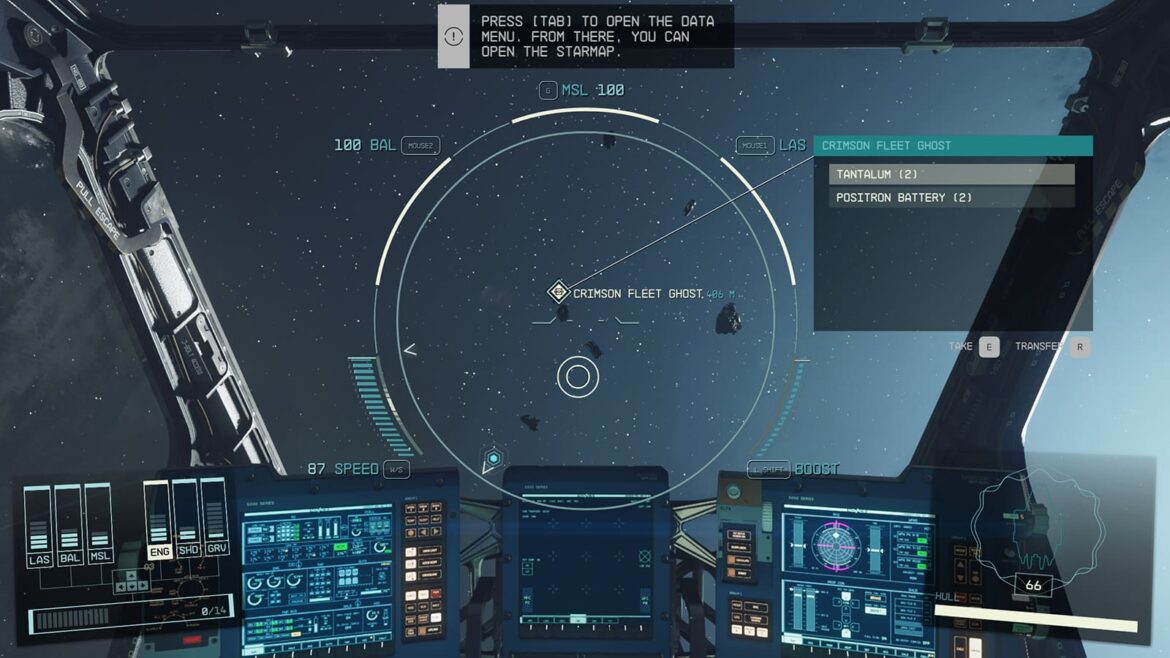Image resolution: width=1170 pixels, height=658 pixels.
Task: Select the SHD shield power column
Action: 186,520
